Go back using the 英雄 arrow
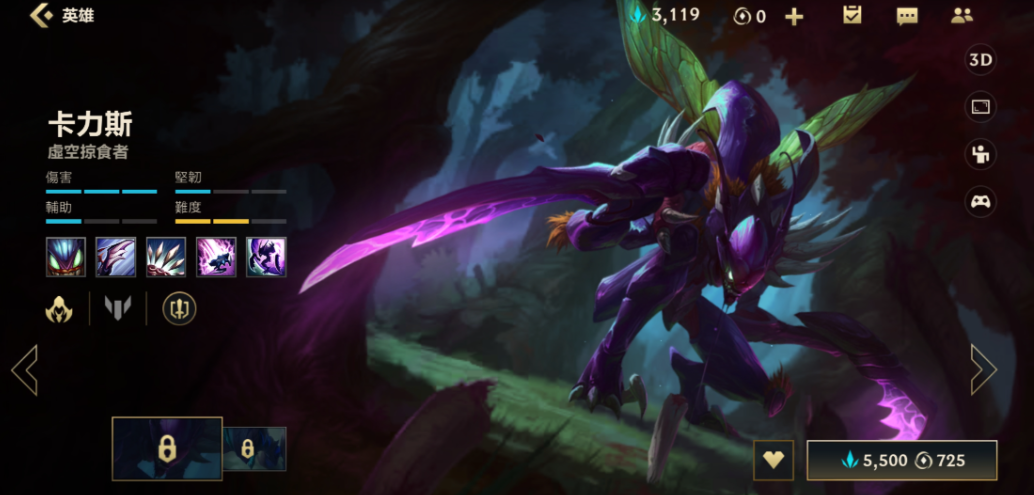The width and height of the screenshot is (1034, 495). pos(42,16)
